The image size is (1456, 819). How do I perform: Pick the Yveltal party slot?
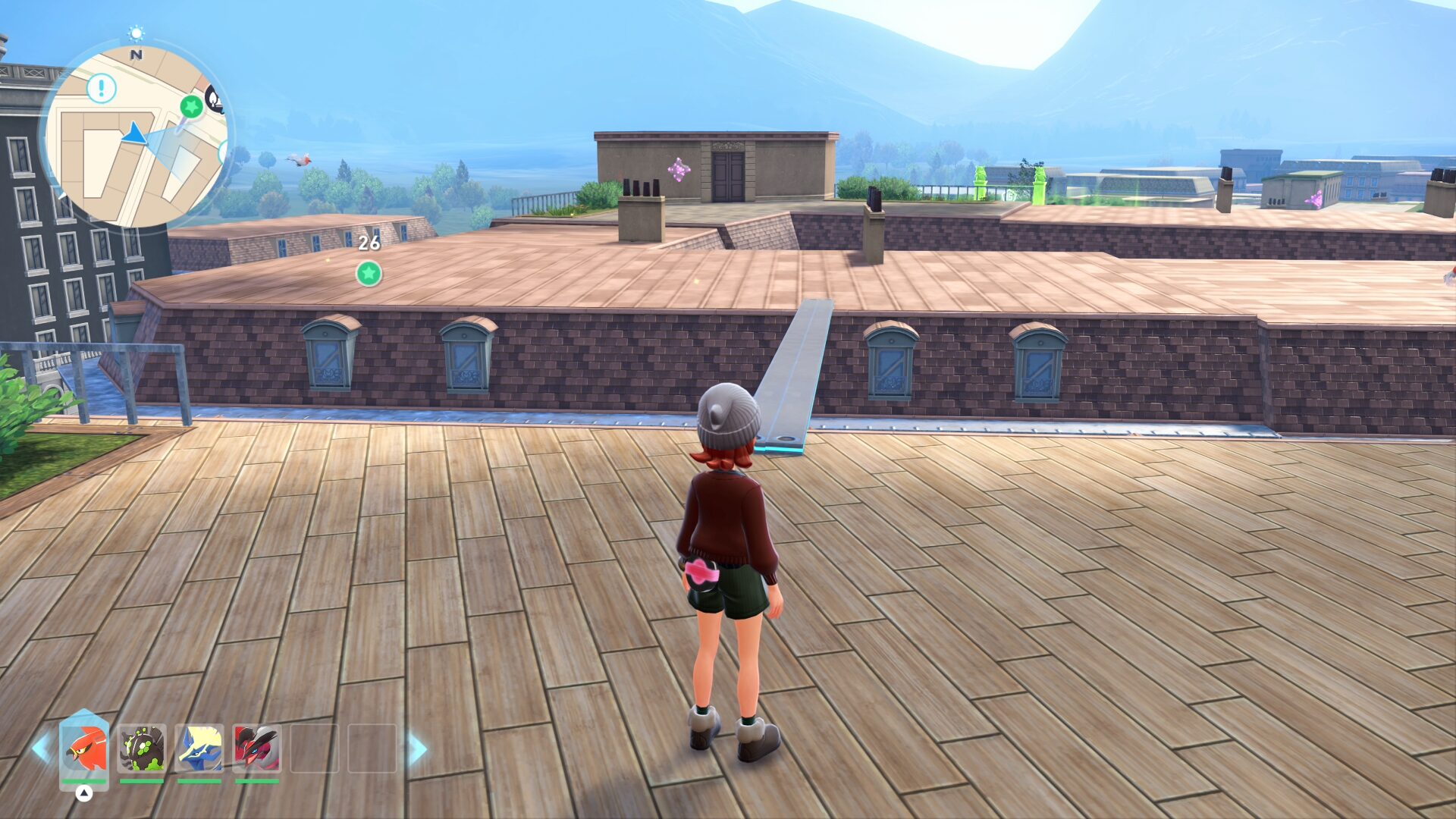pos(257,748)
